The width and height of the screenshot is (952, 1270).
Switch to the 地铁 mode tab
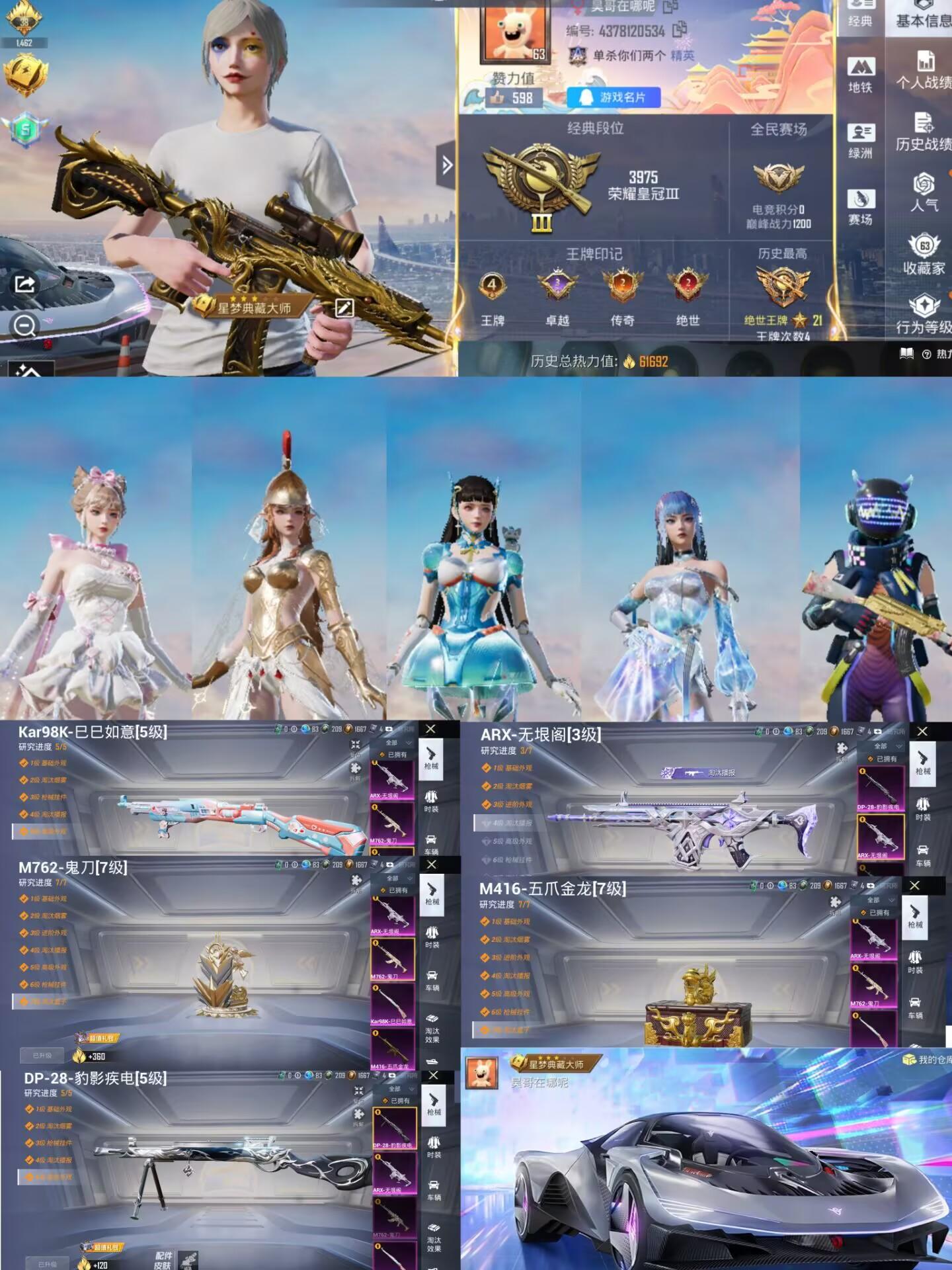click(x=861, y=75)
